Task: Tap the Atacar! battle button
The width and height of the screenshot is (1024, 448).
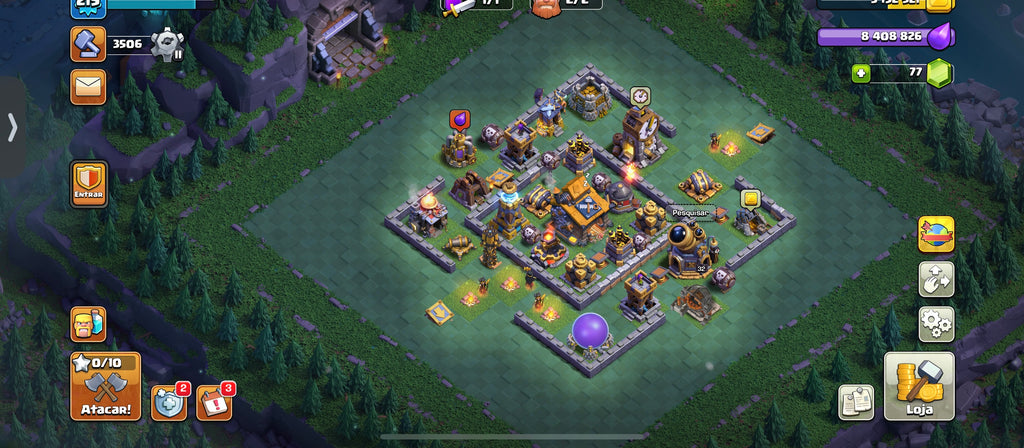Action: click(105, 386)
